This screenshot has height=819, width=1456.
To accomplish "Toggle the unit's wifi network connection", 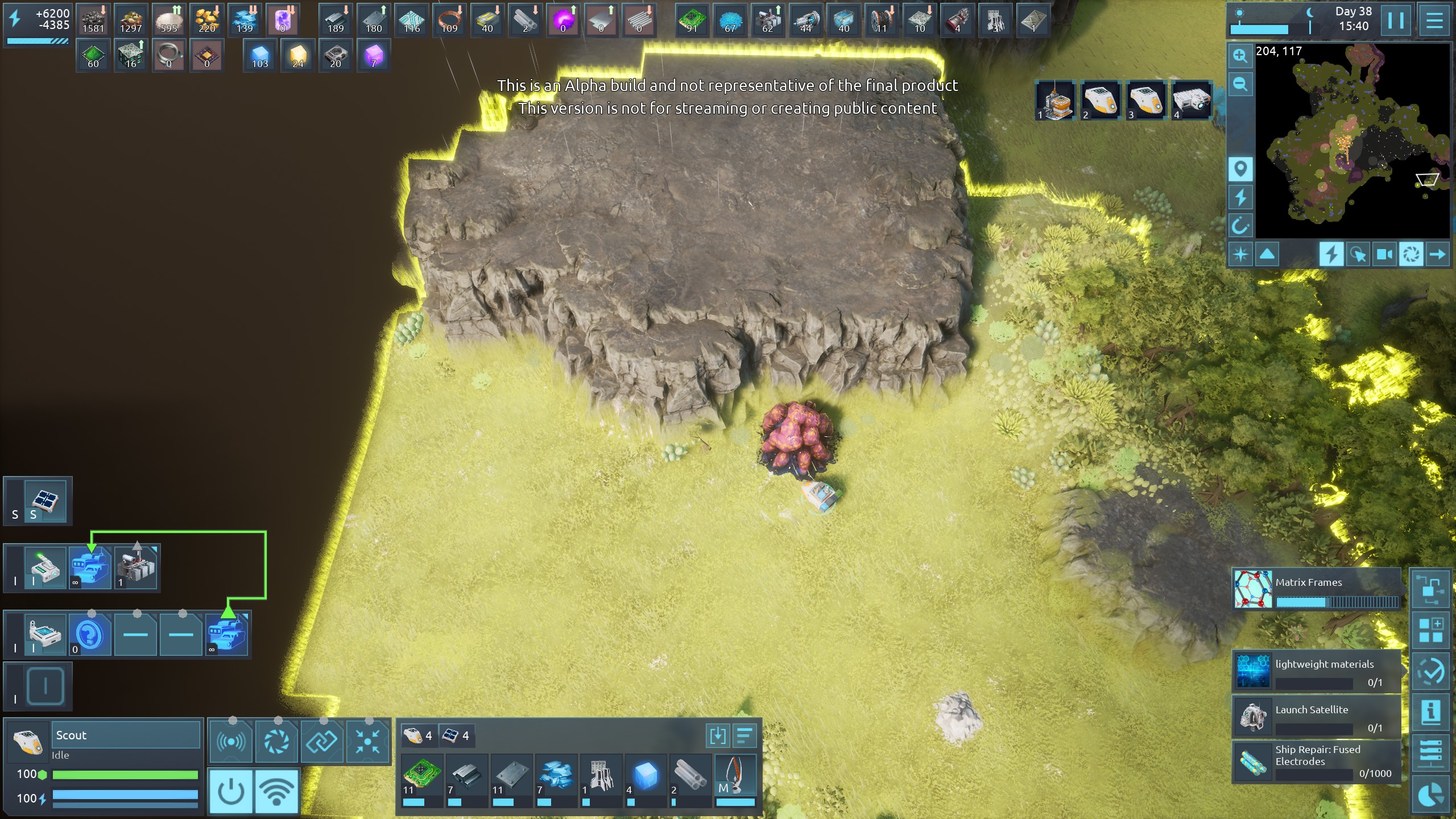I will pos(276,791).
